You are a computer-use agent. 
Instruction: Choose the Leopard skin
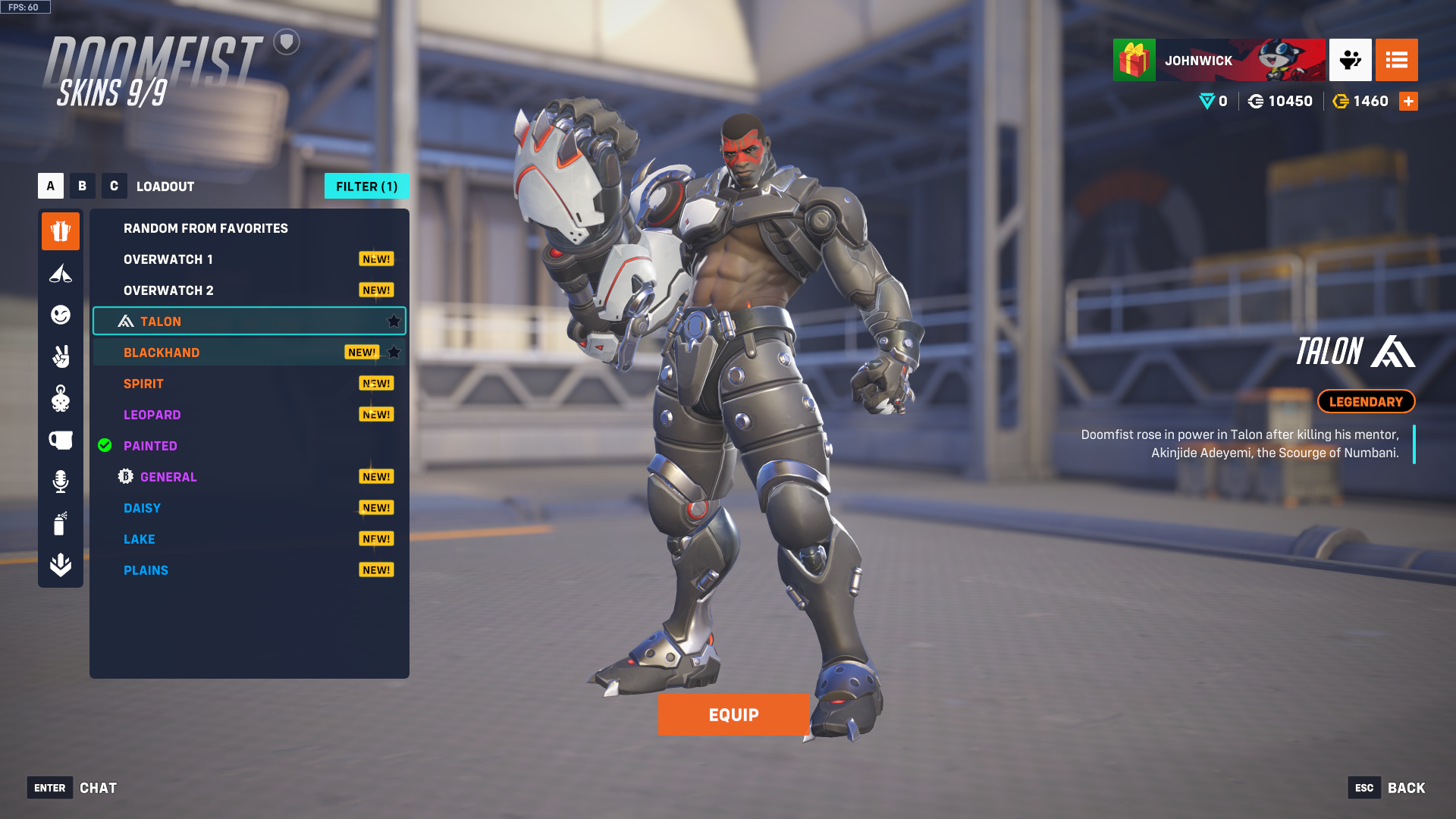(x=152, y=415)
